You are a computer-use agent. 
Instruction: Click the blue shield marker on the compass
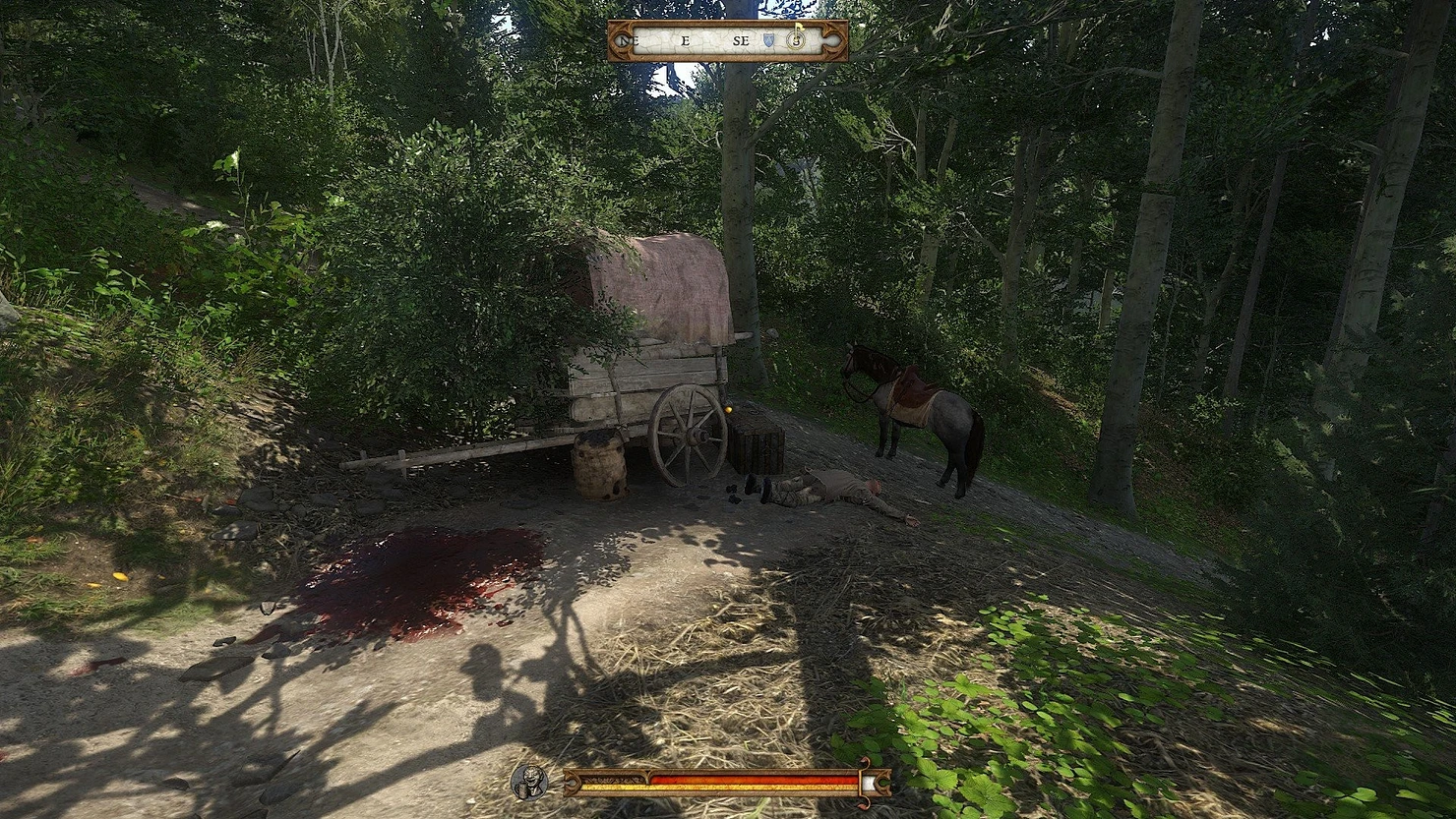(x=770, y=41)
